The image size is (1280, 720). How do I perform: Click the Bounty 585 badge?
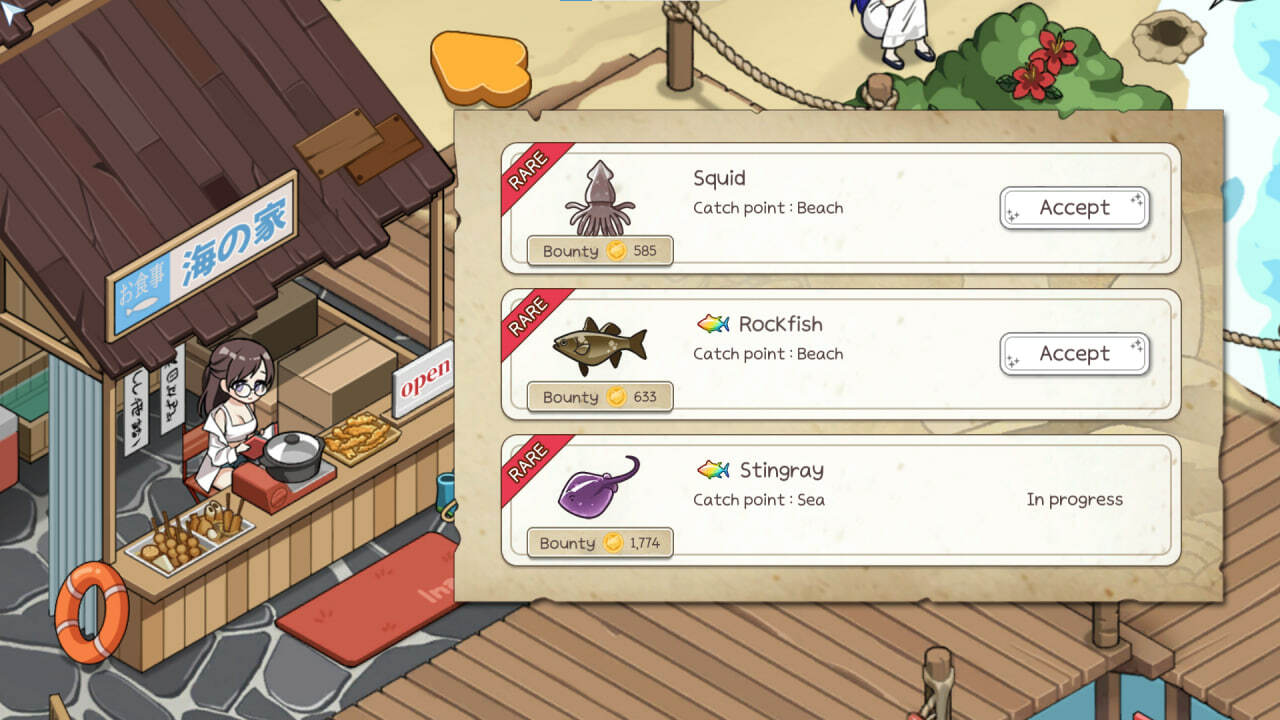coord(600,251)
